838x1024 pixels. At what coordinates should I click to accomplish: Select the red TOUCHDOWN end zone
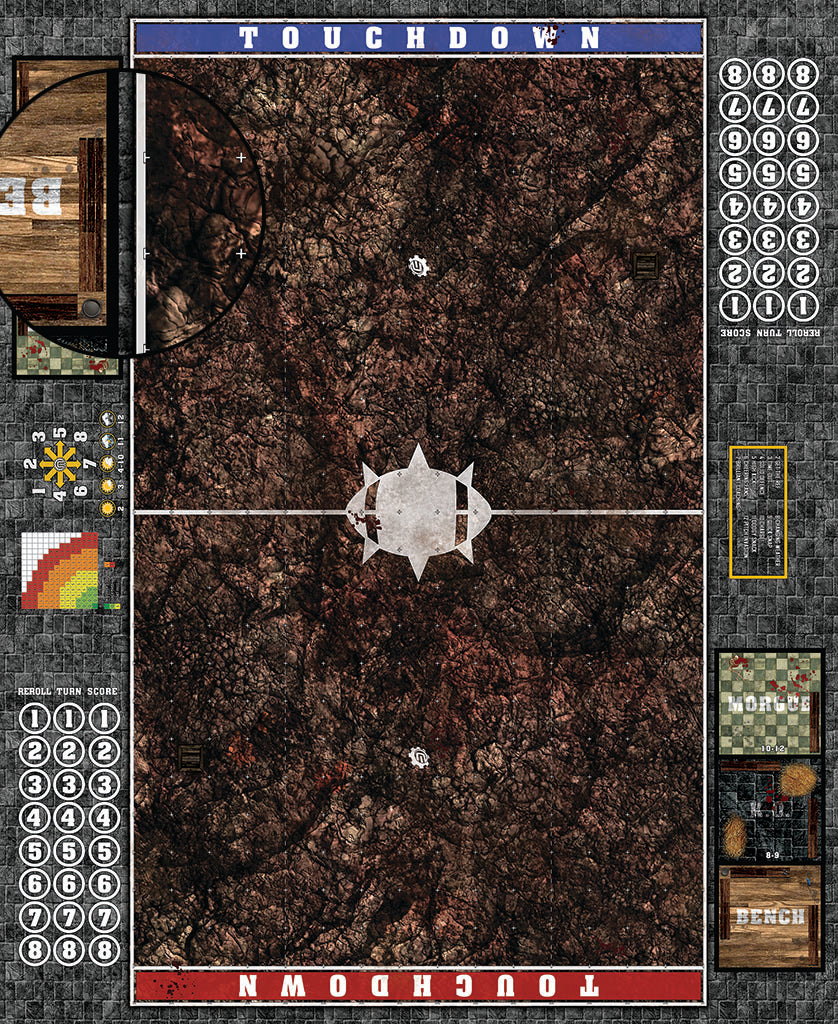(419, 985)
